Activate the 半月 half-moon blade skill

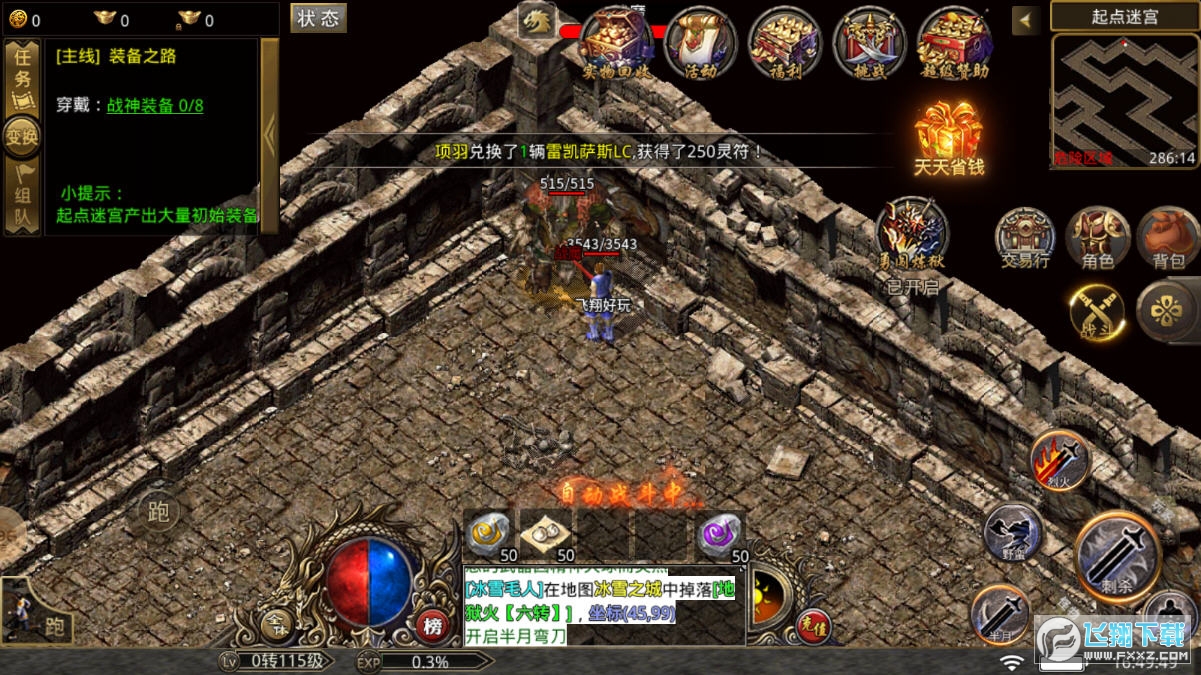point(1000,613)
